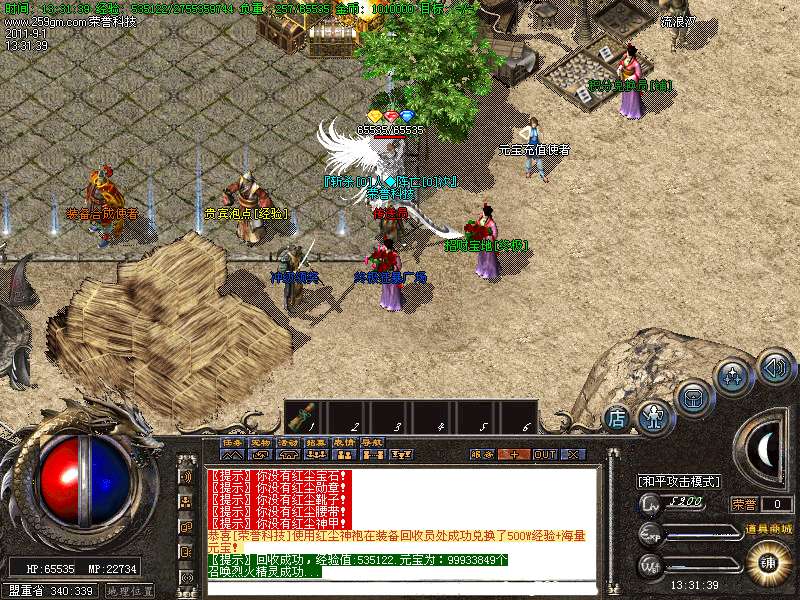Open the bag chest round button
The image size is (800, 600).
tap(693, 396)
